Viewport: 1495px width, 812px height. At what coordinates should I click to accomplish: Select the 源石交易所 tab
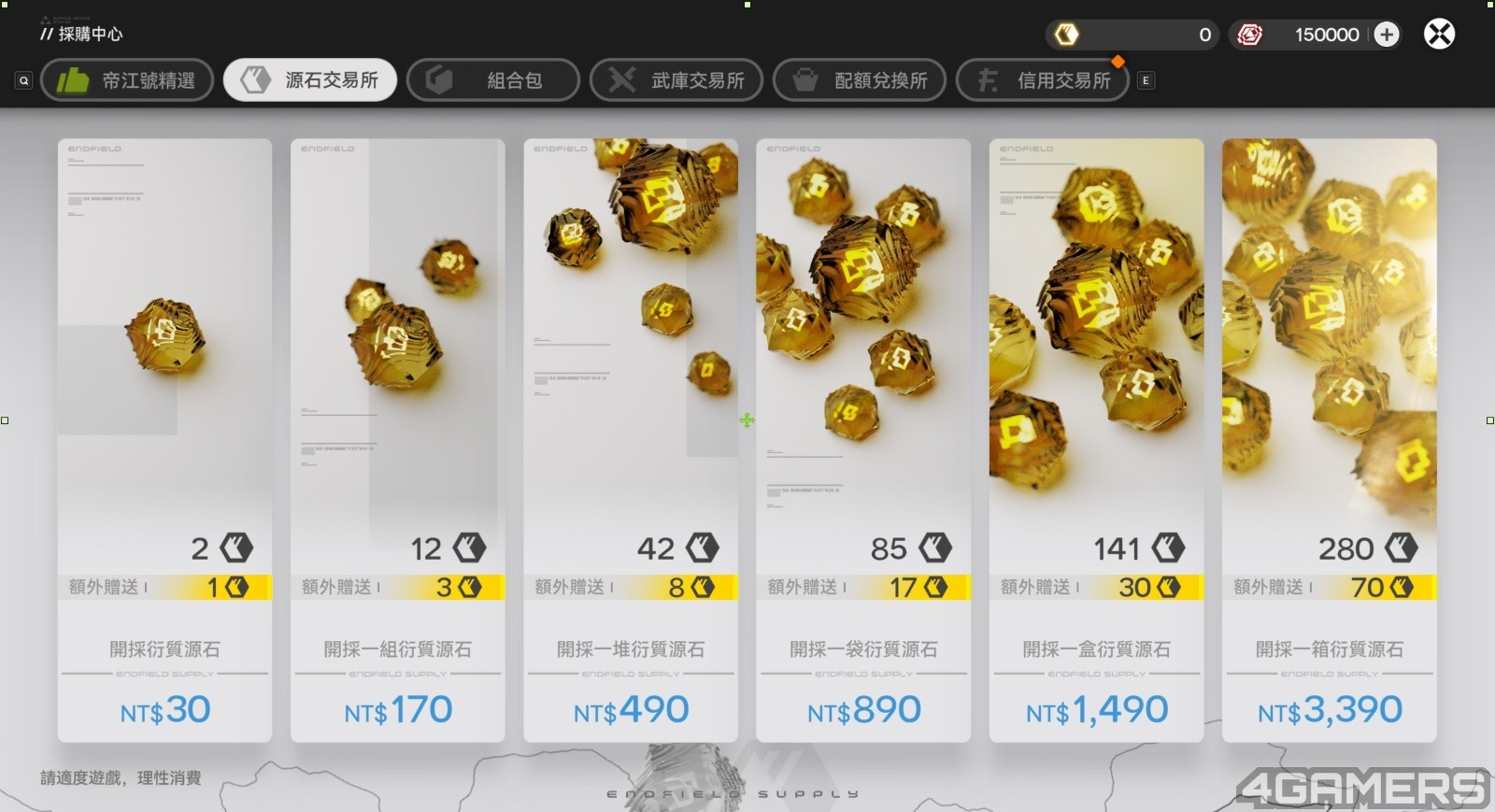(x=310, y=80)
